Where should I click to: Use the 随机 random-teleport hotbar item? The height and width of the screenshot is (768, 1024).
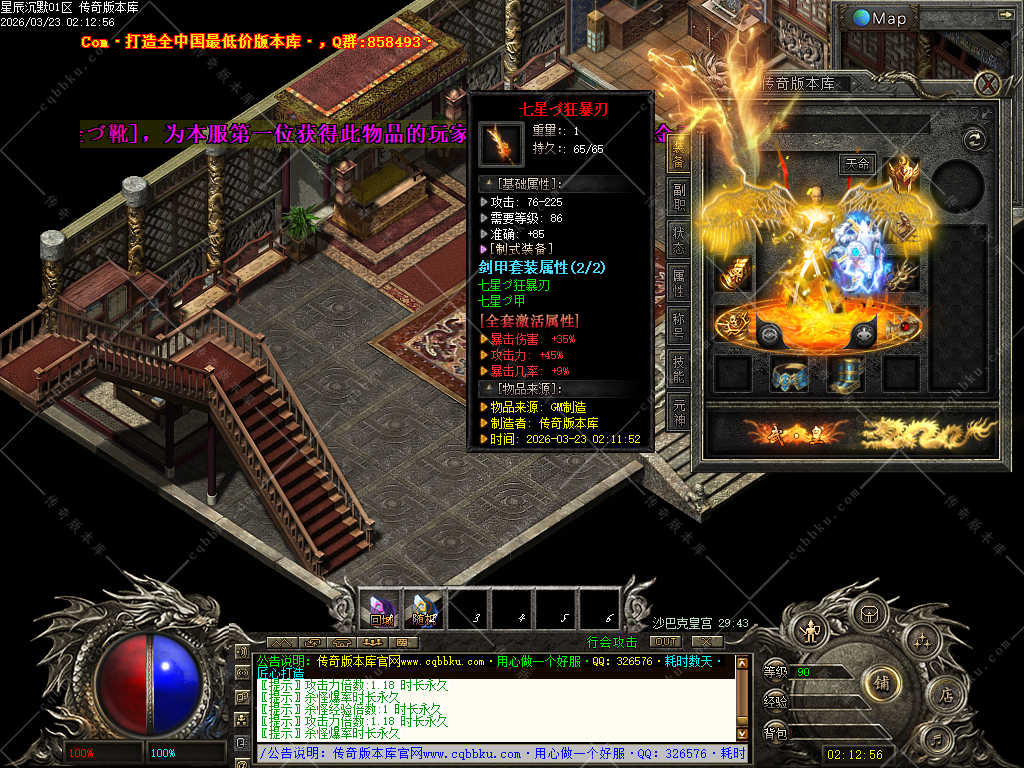(x=424, y=608)
